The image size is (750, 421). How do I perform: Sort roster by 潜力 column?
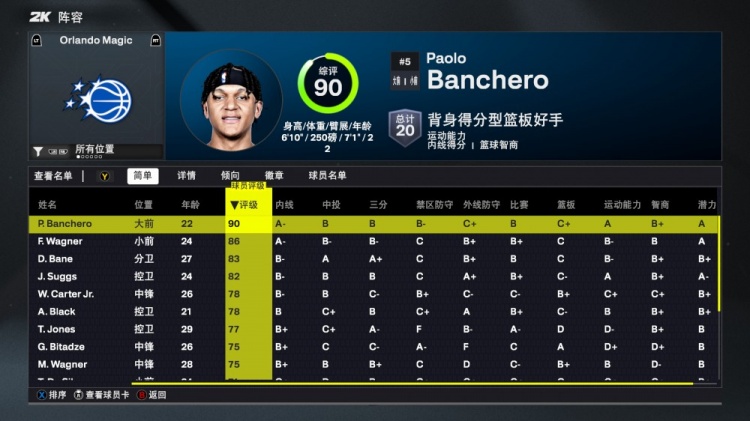707,204
